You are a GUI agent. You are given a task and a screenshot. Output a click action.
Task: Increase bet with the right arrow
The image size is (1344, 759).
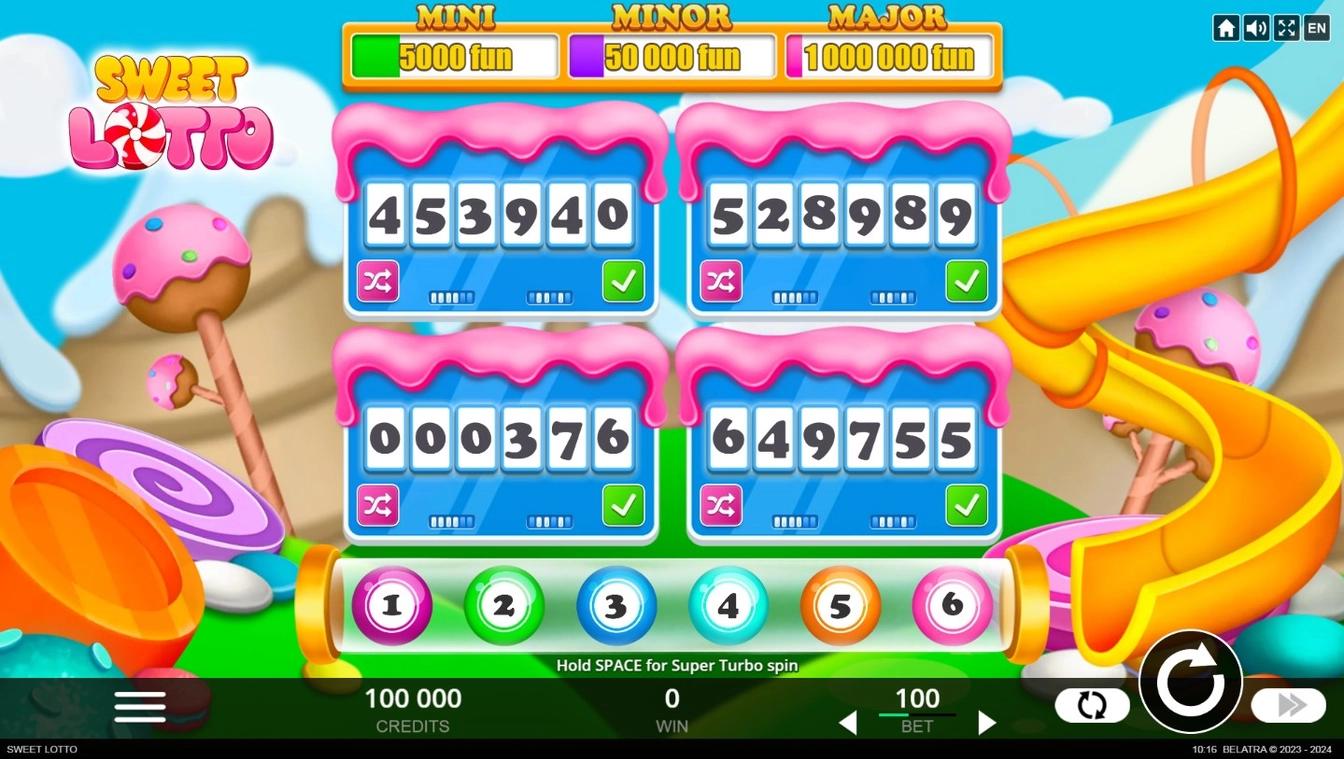(x=987, y=722)
